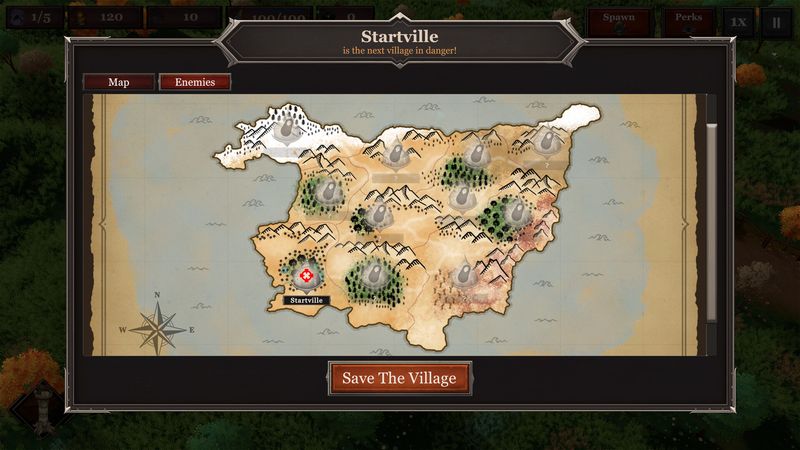This screenshot has width=800, height=450.
Task: Select the tower icon in the corner
Action: tap(40, 412)
